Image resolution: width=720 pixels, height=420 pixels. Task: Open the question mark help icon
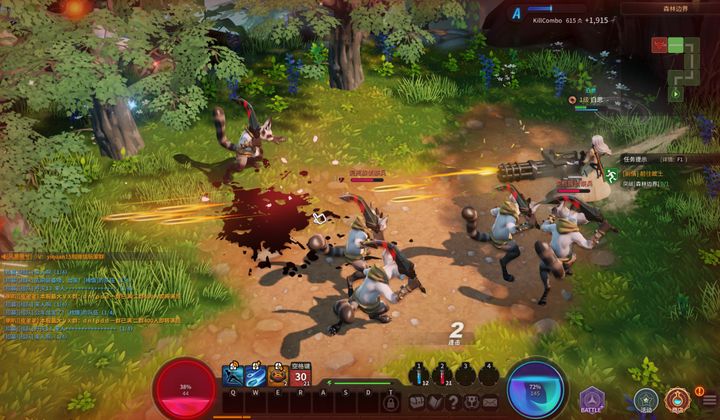[x=454, y=401]
